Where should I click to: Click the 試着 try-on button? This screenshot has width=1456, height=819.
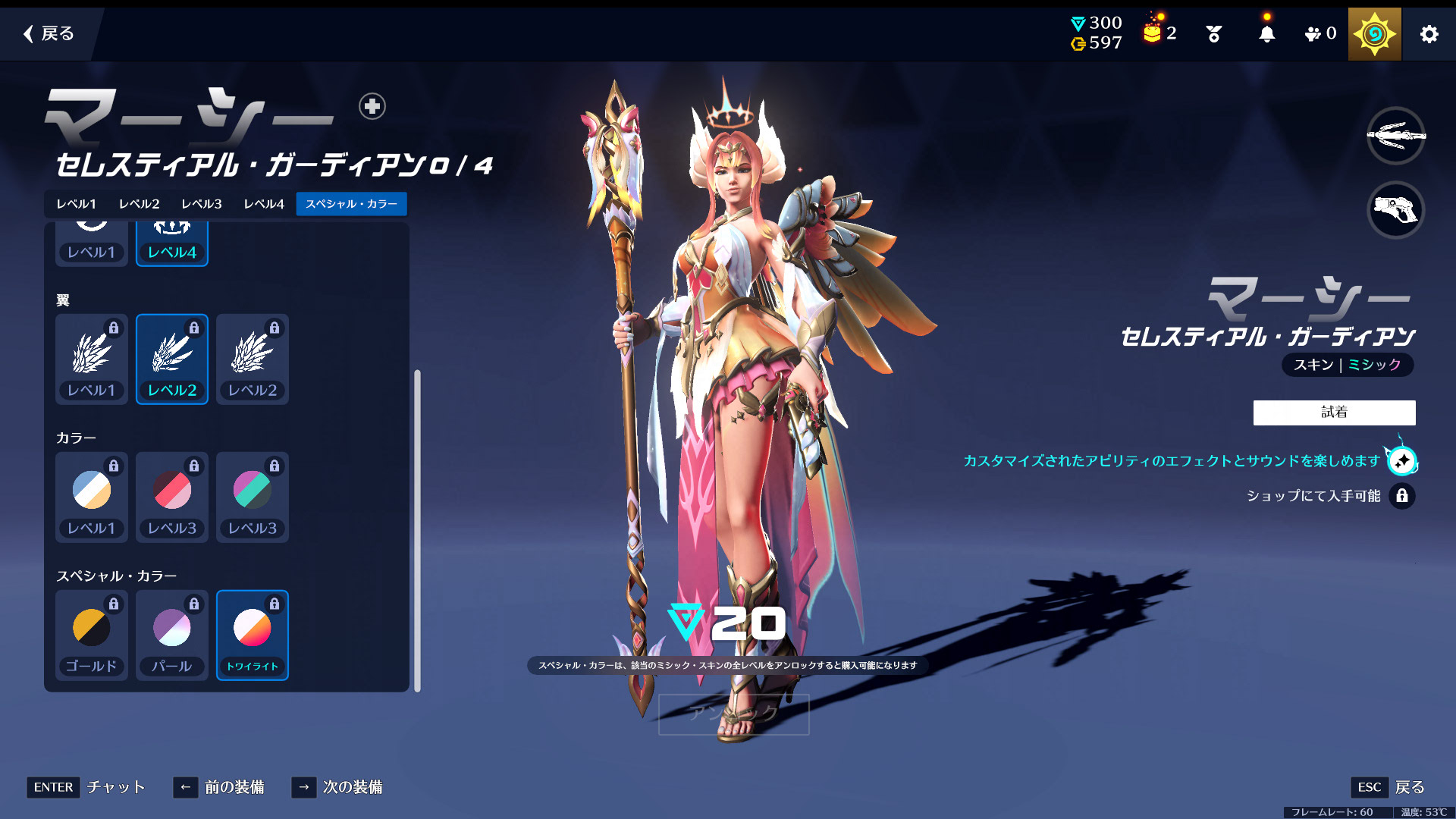pyautogui.click(x=1334, y=413)
